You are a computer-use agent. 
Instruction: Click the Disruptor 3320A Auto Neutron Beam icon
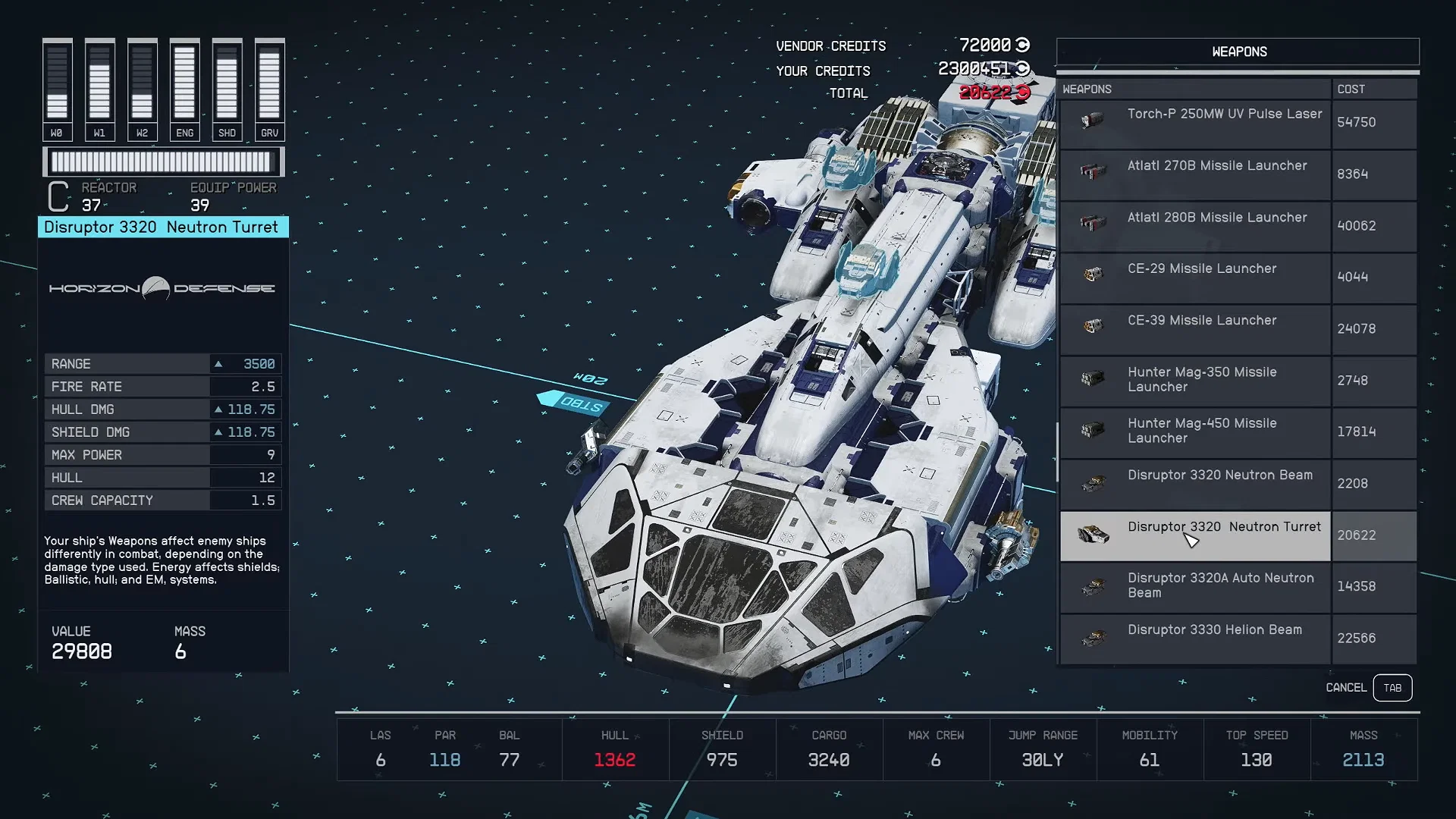(x=1092, y=585)
